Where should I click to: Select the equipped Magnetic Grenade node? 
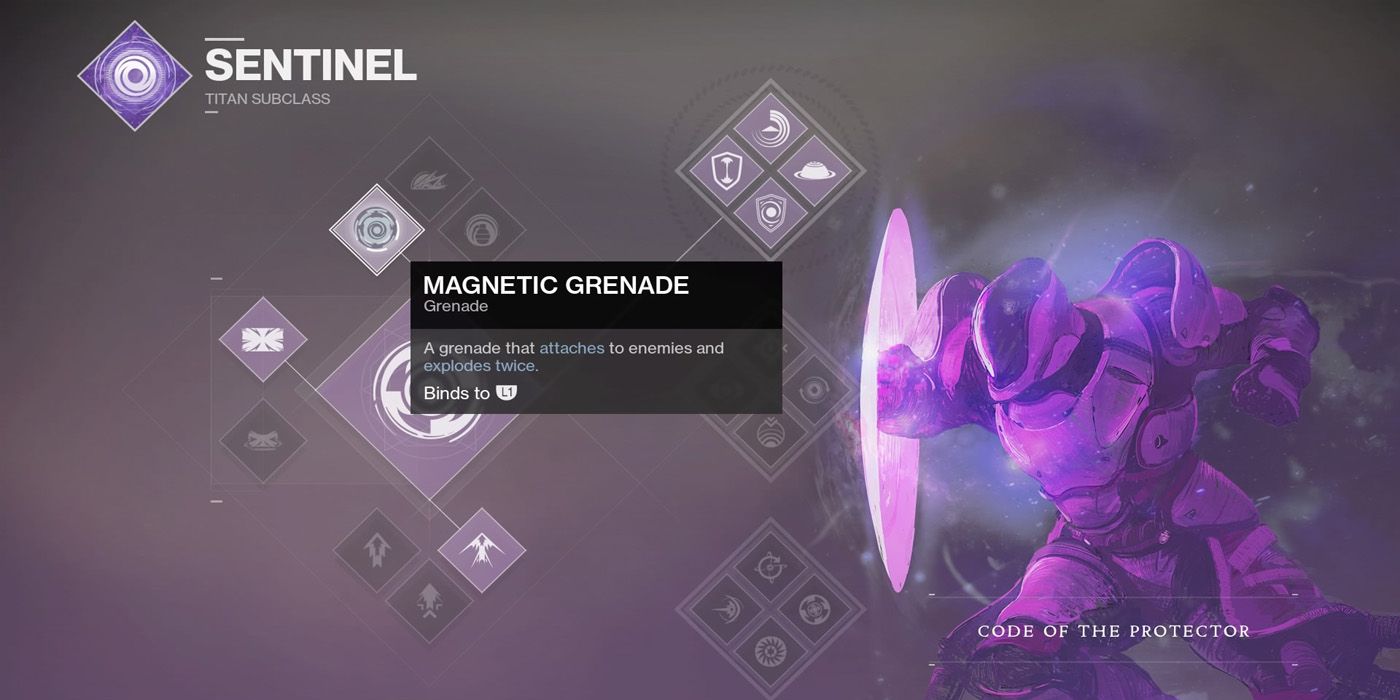[x=377, y=230]
